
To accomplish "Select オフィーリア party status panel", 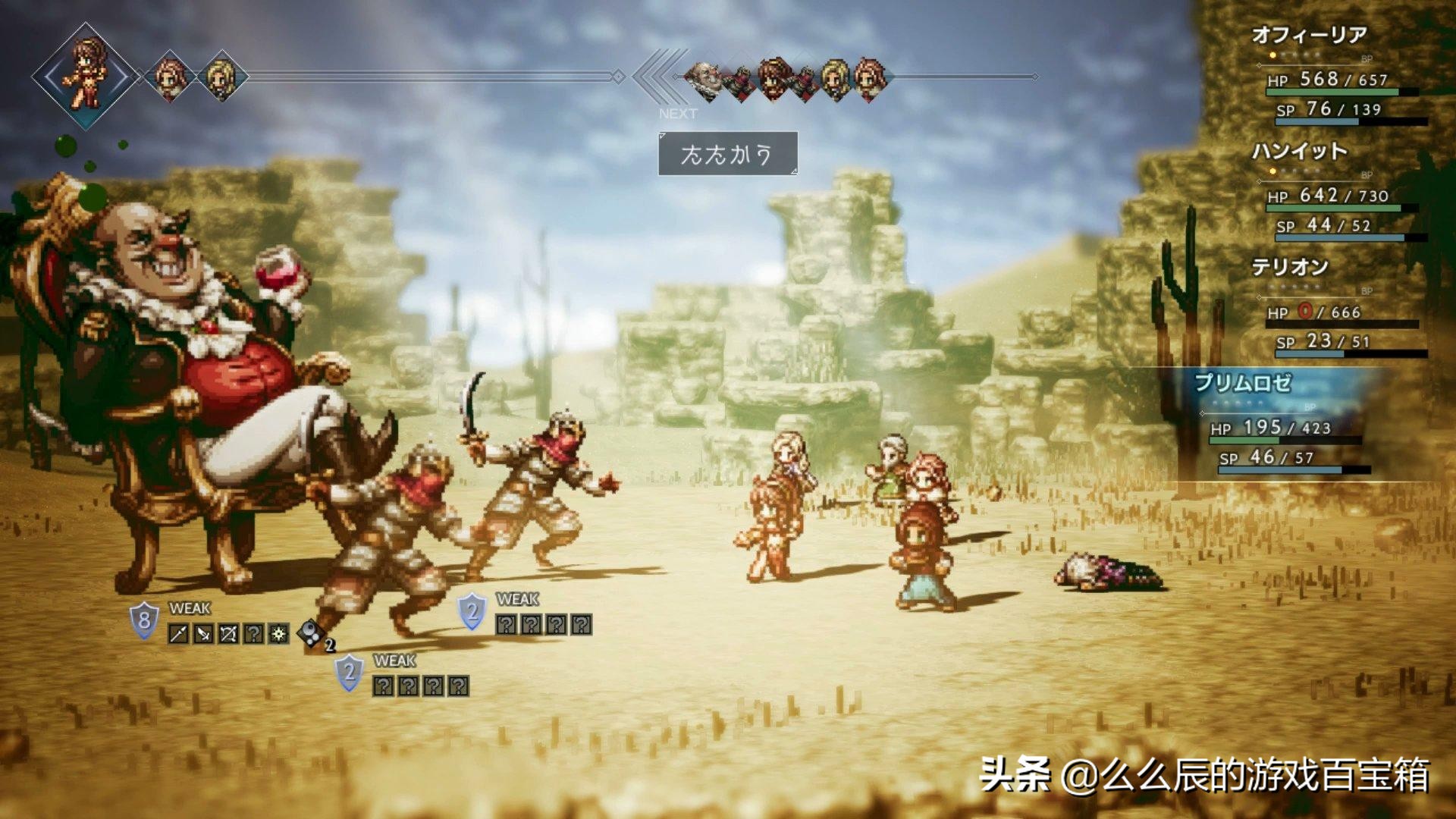I will pos(1336,76).
